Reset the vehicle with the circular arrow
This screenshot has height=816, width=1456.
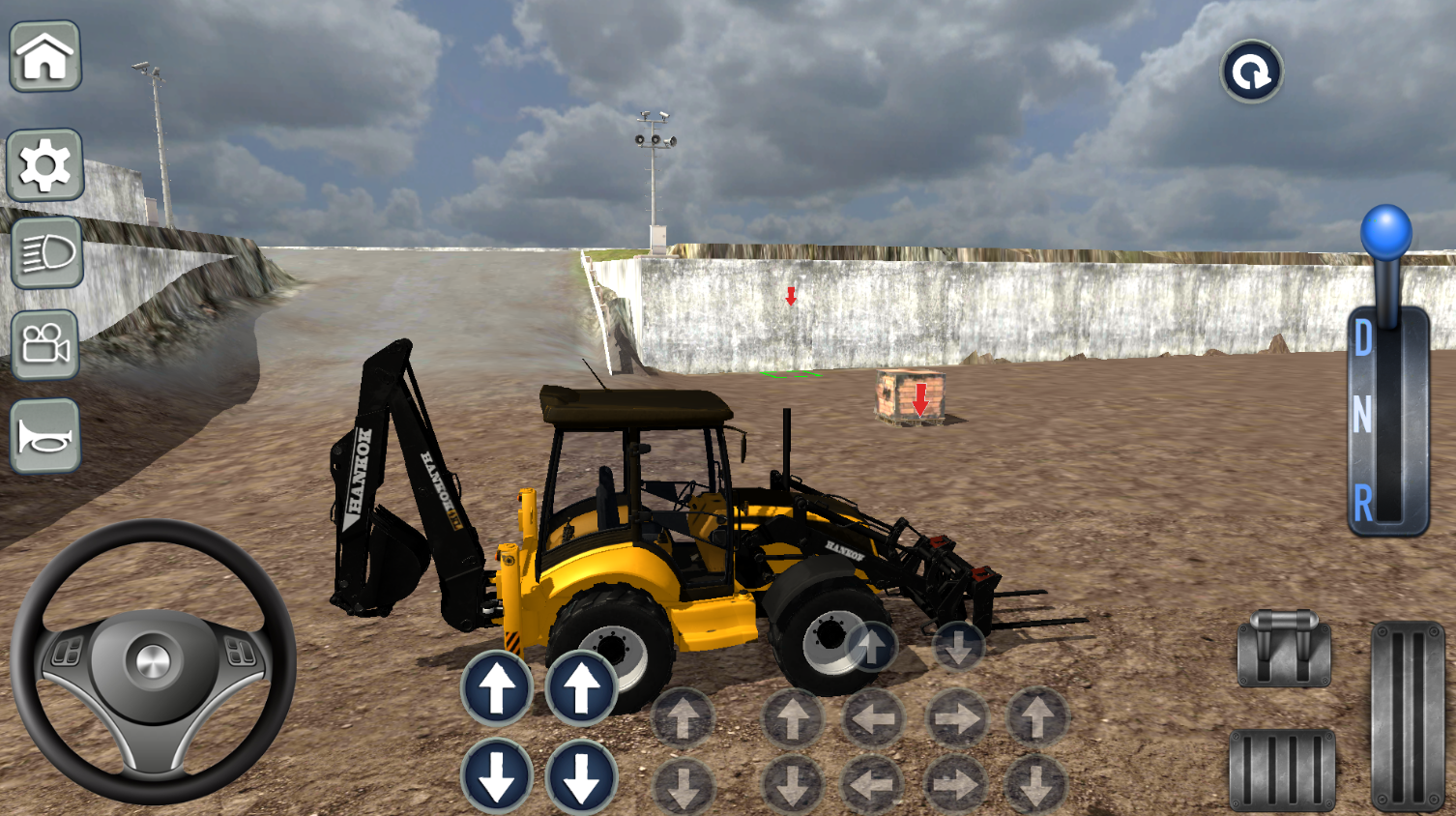click(1251, 72)
